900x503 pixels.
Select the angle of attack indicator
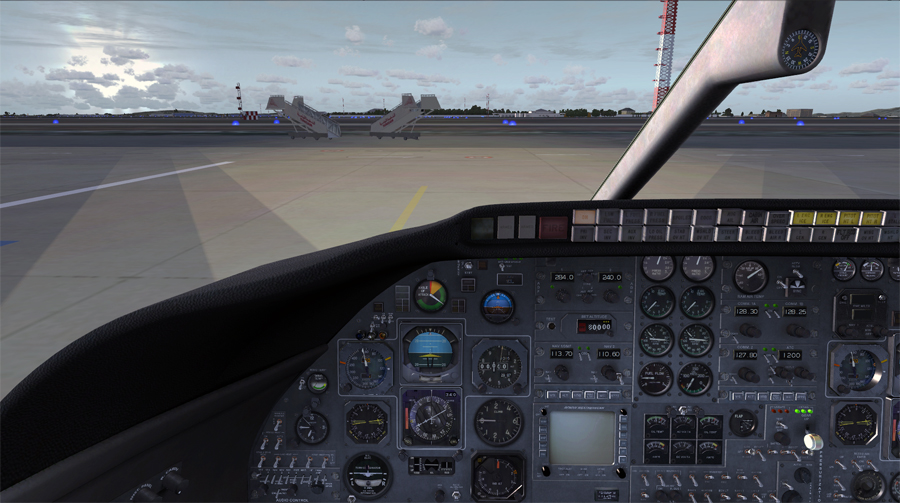pos(431,295)
